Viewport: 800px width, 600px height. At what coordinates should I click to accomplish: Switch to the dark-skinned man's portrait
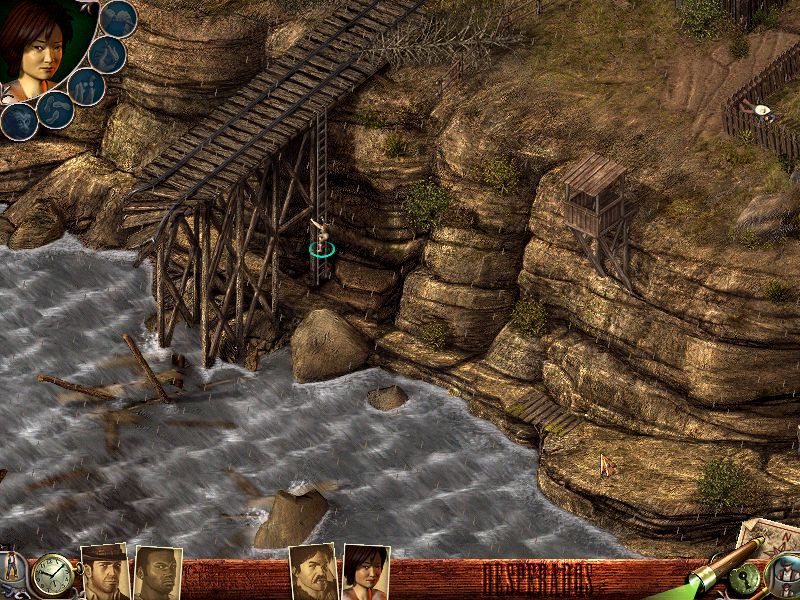click(x=157, y=574)
